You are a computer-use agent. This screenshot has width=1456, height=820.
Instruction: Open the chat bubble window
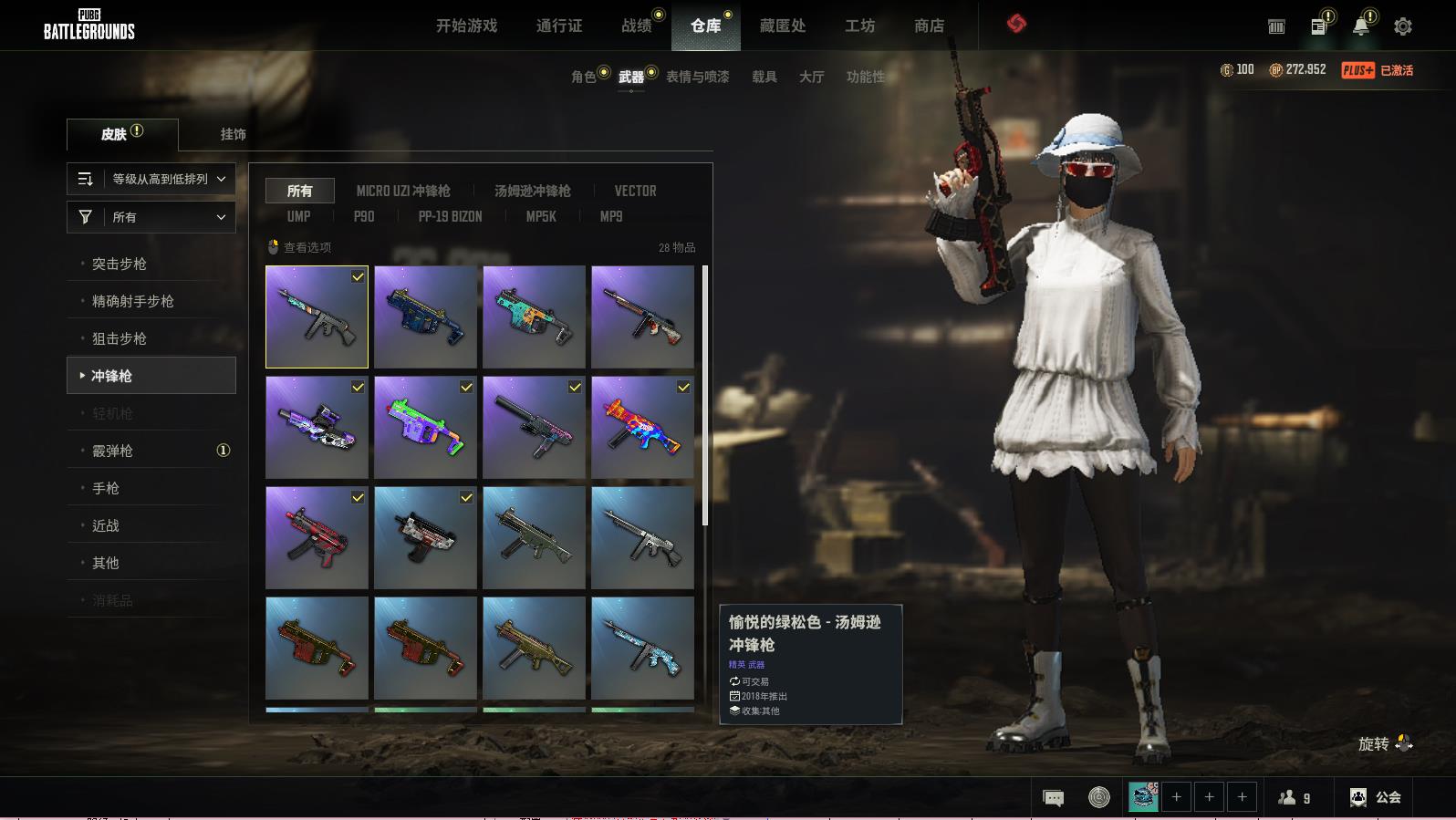click(x=1053, y=798)
